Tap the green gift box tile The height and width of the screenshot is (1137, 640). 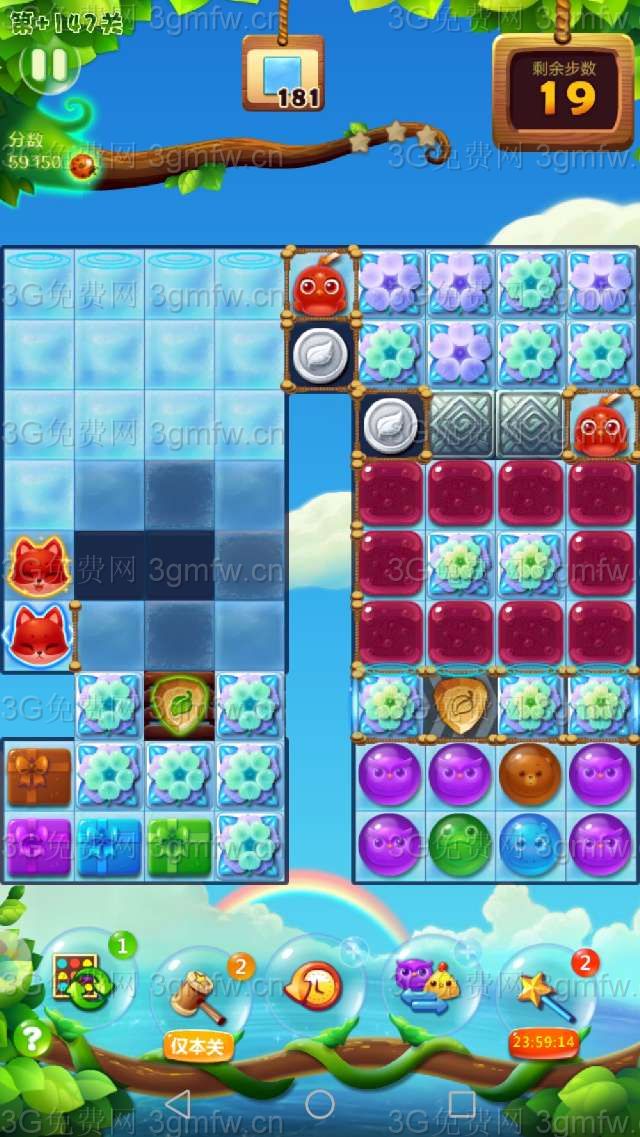180,846
